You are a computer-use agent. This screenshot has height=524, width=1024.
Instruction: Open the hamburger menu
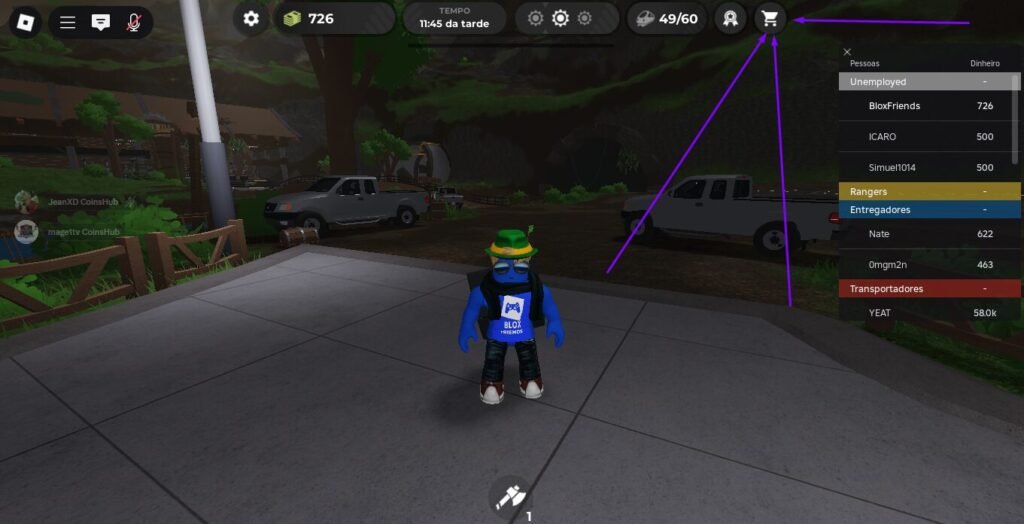(x=68, y=22)
